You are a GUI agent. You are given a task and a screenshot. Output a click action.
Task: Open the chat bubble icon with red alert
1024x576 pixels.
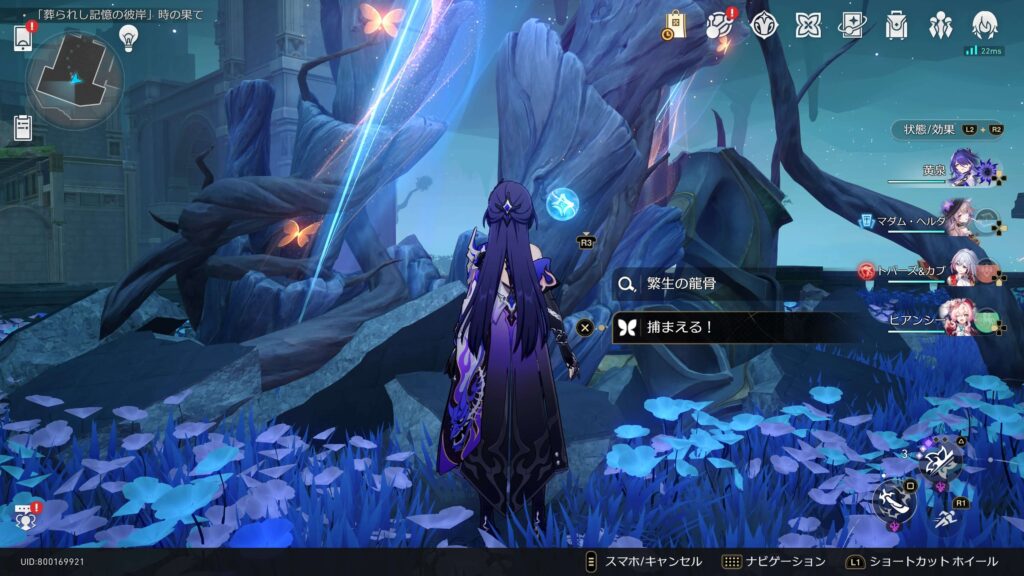pos(23,515)
